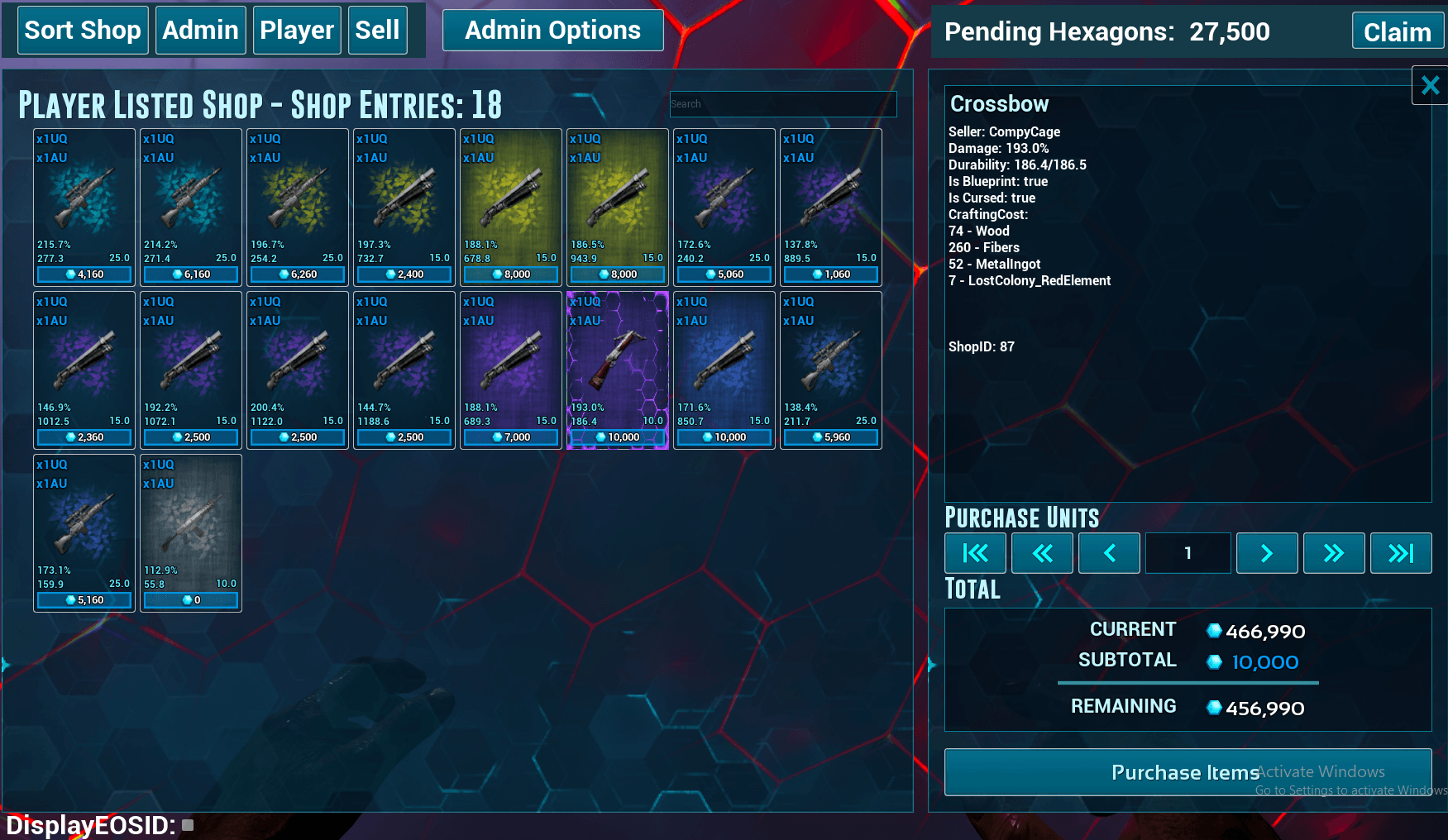Select the highlighted 193.0% crossbow listing
The height and width of the screenshot is (840, 1448).
(618, 370)
